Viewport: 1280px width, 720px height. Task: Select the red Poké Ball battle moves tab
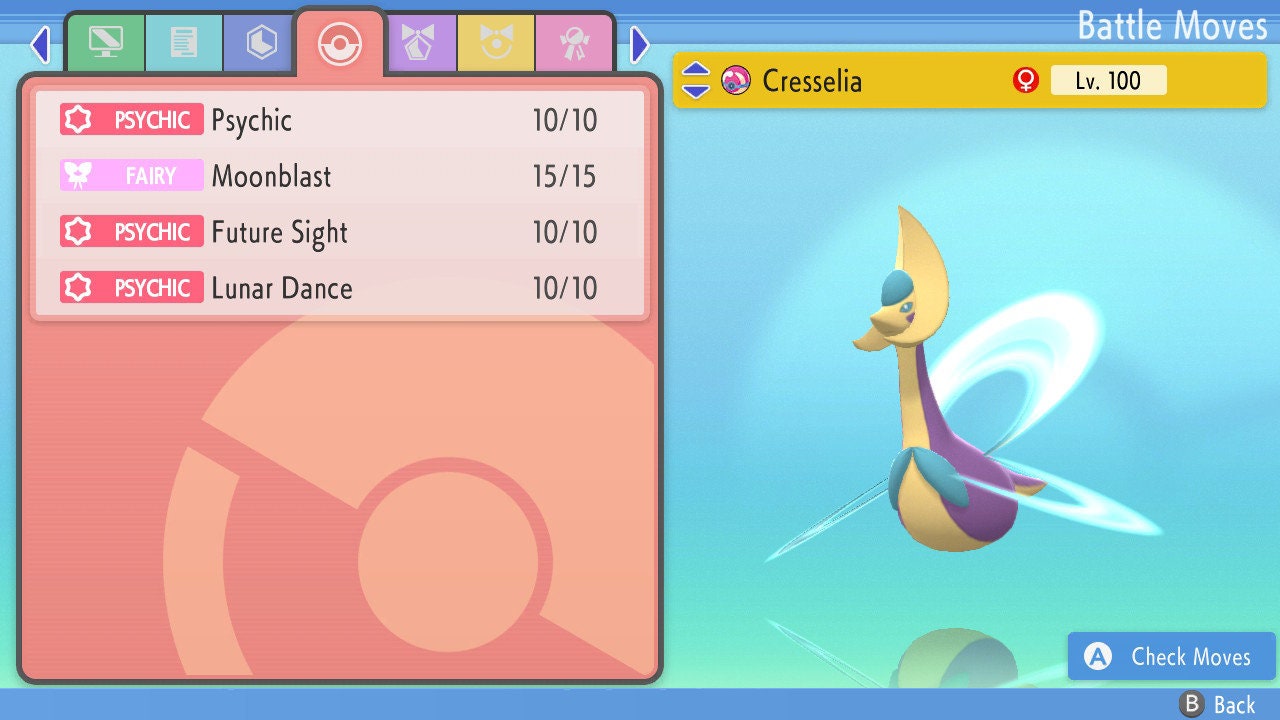(339, 42)
